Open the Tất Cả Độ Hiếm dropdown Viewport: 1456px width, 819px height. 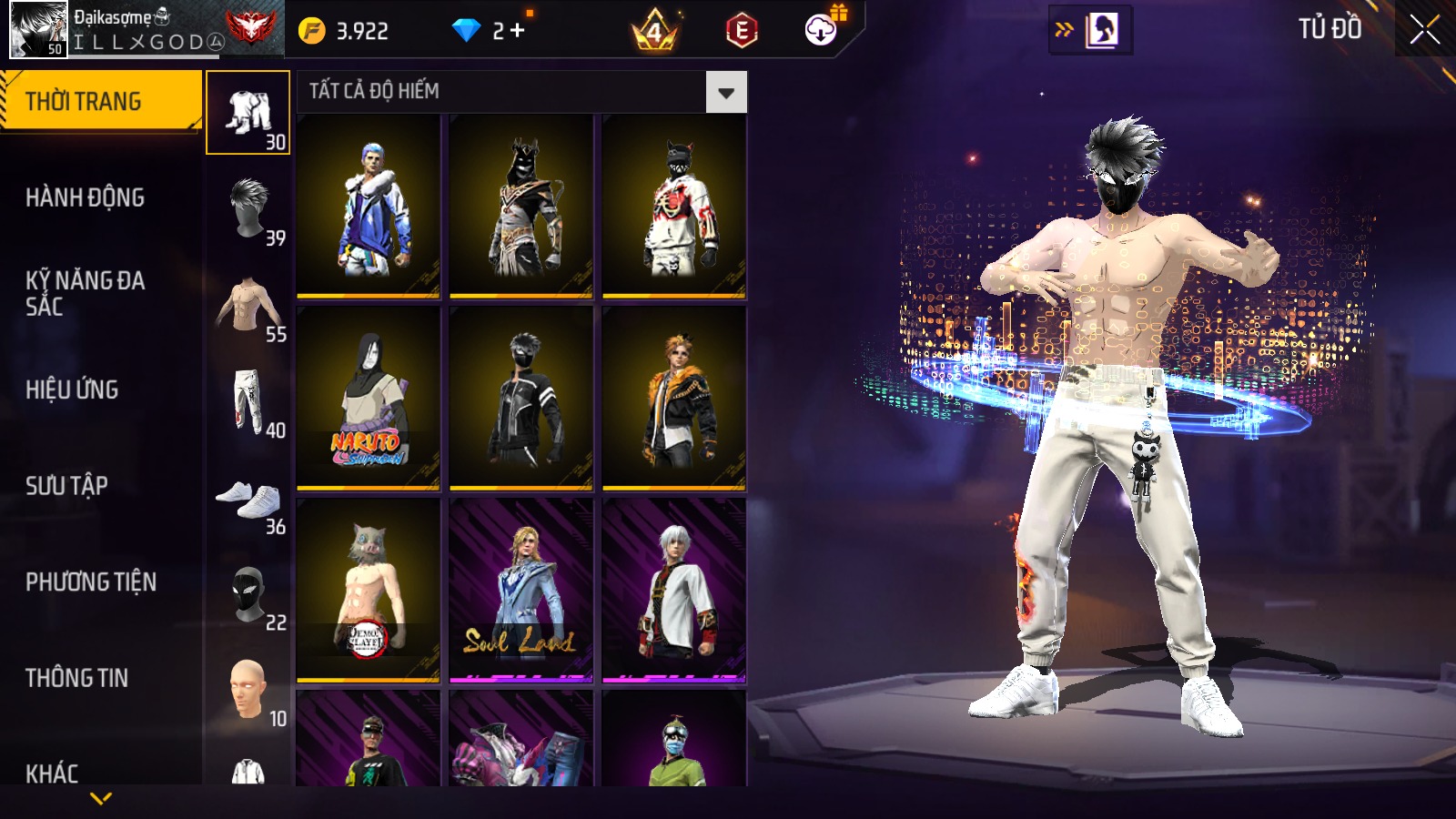[x=725, y=92]
